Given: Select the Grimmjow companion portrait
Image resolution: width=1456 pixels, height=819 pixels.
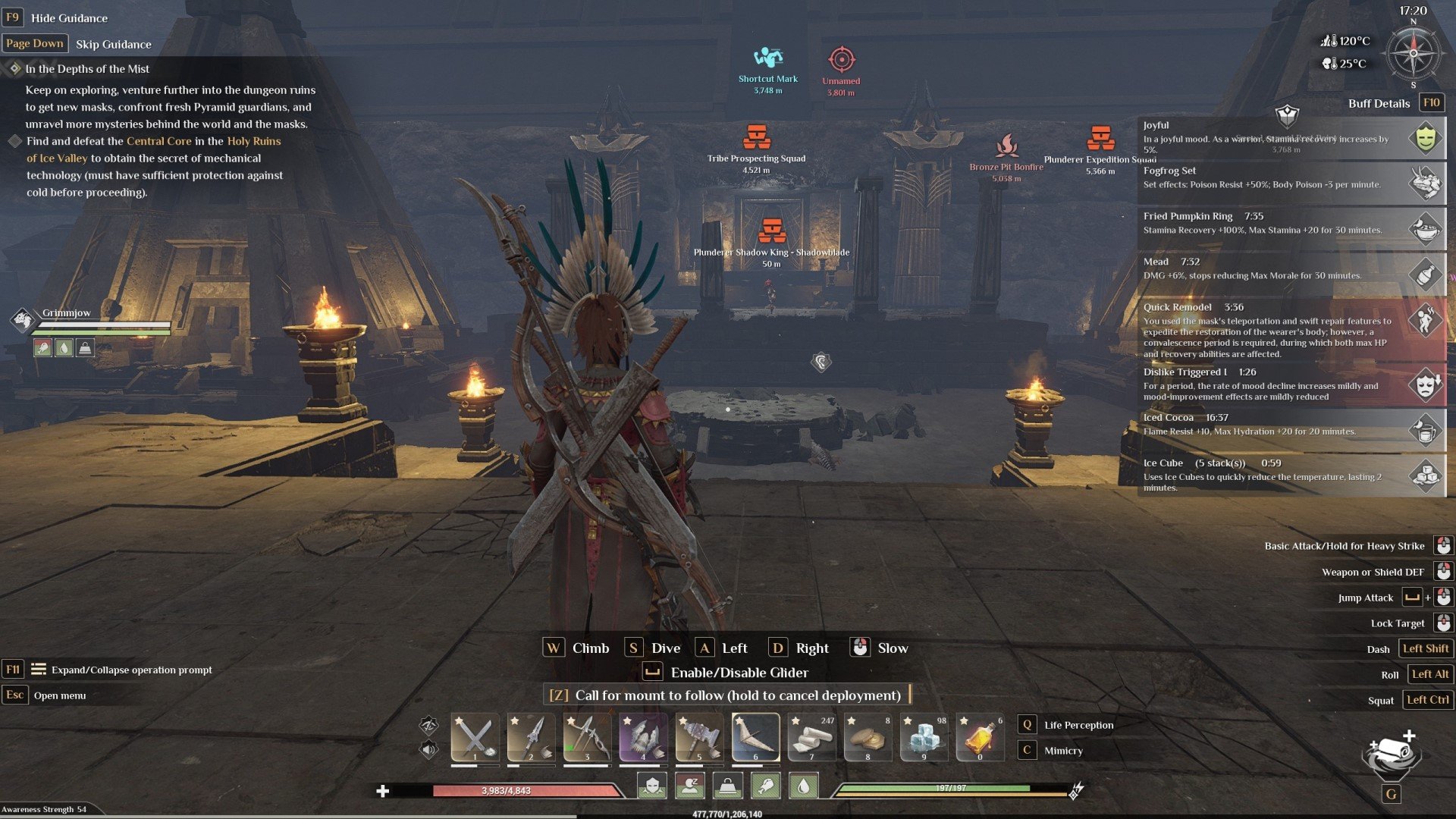Looking at the screenshot, I should (x=23, y=319).
